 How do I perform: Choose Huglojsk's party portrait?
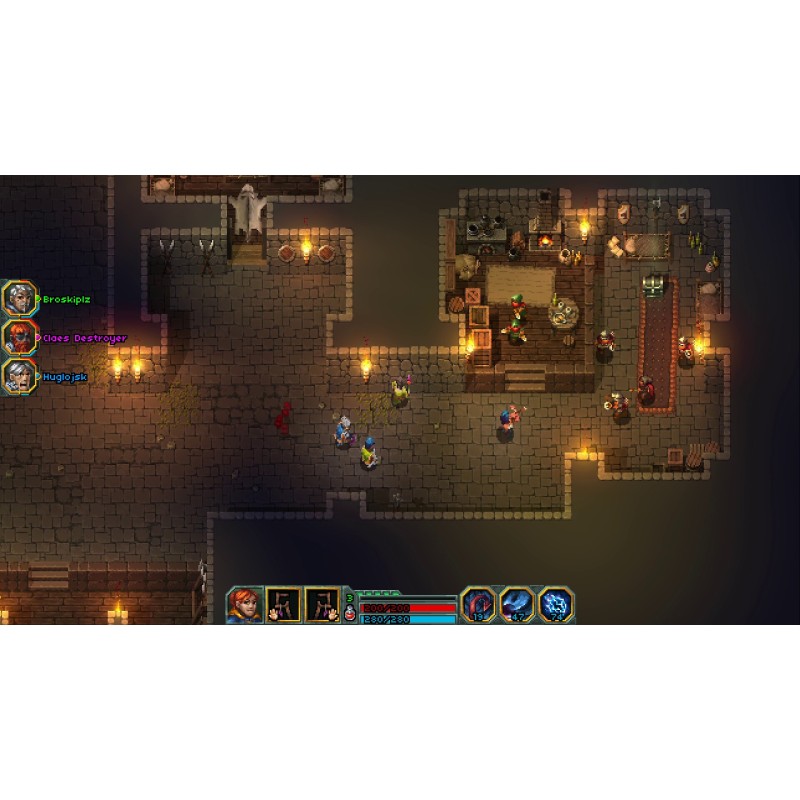point(18,376)
